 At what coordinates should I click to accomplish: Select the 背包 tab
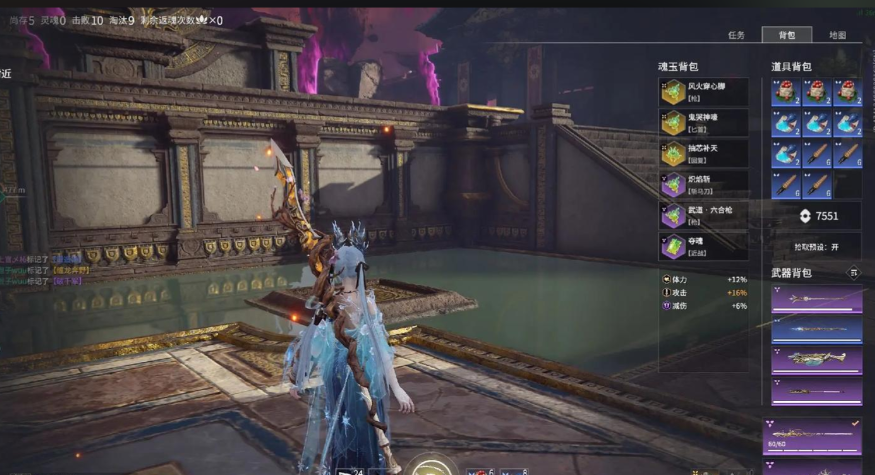[x=787, y=35]
